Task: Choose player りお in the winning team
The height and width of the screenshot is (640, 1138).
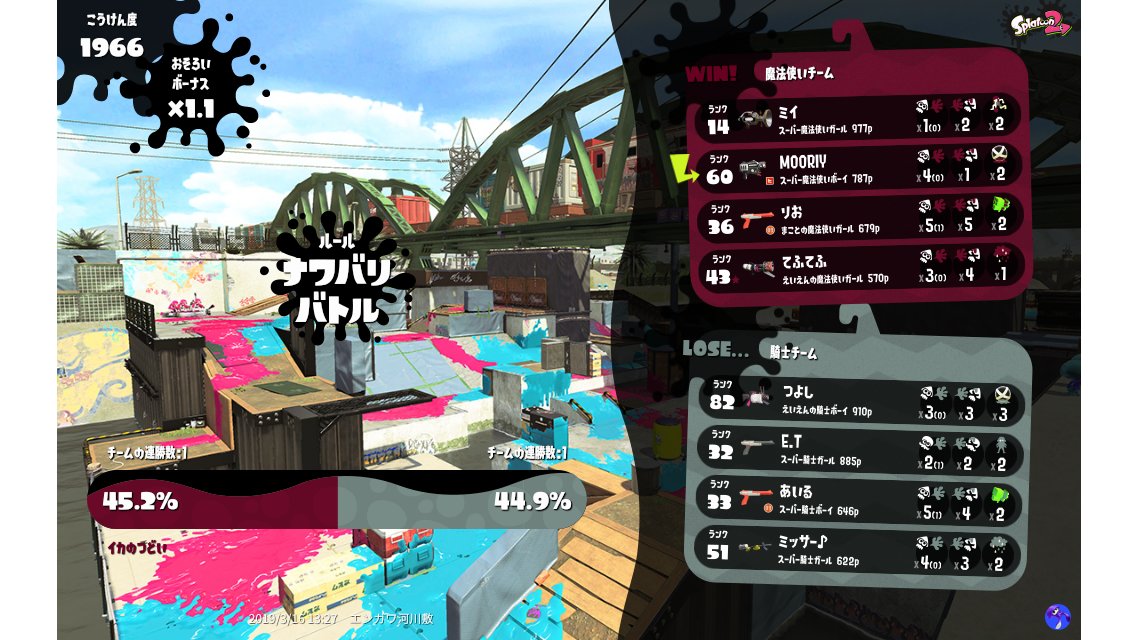Action: coord(860,219)
